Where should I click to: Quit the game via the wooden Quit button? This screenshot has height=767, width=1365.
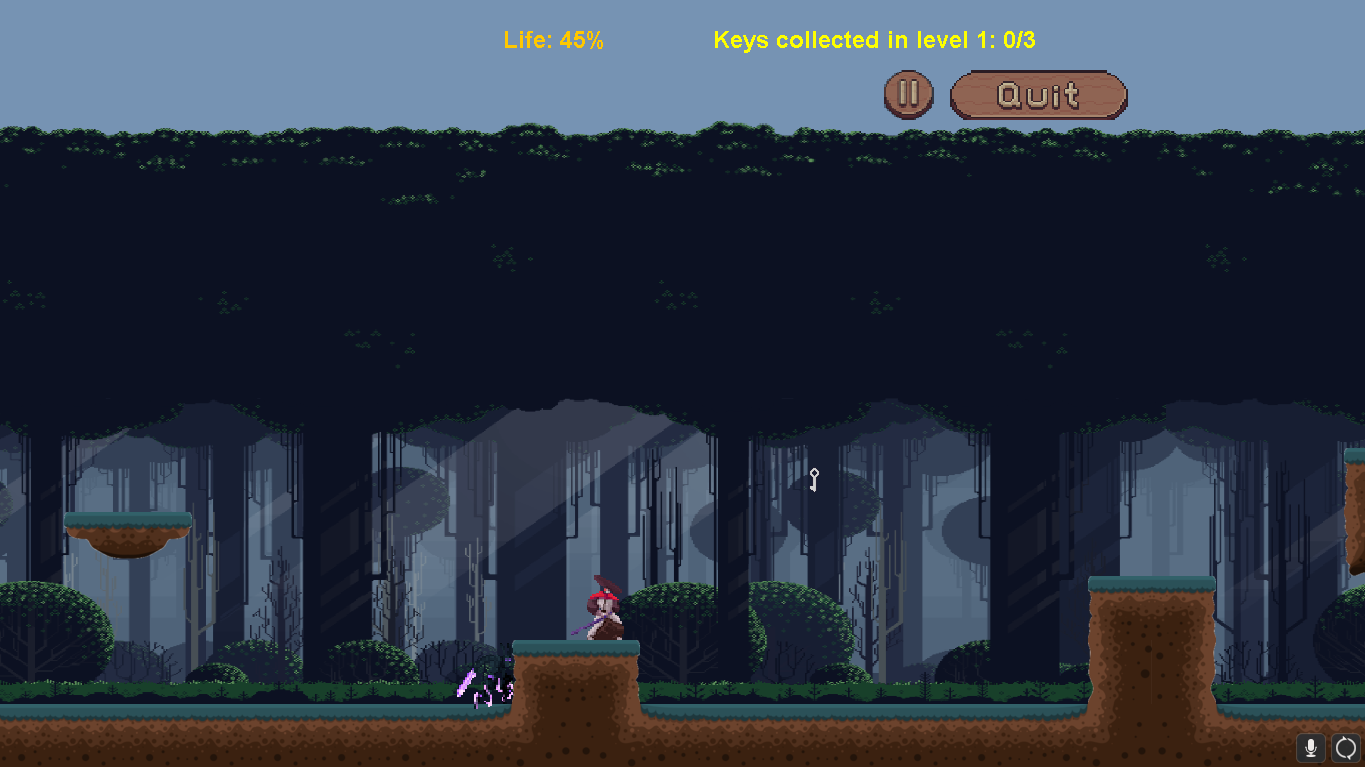[x=1037, y=94]
